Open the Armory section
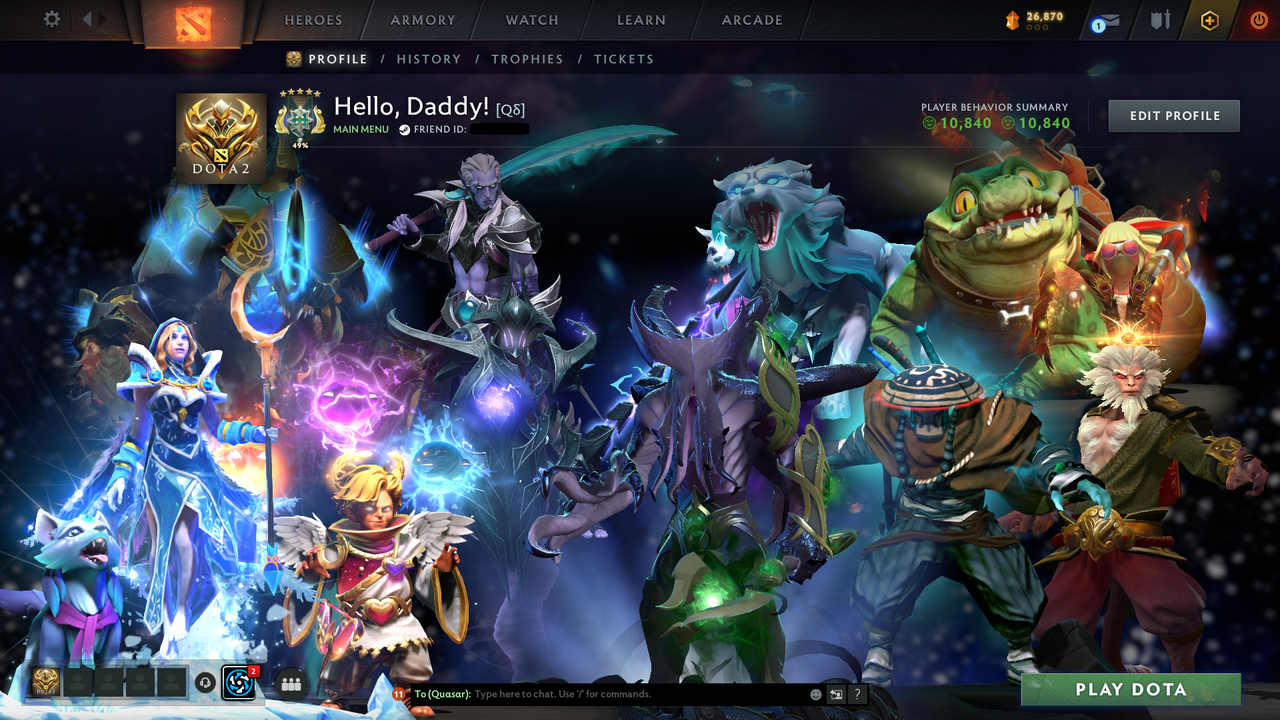The width and height of the screenshot is (1280, 720). coord(421,19)
